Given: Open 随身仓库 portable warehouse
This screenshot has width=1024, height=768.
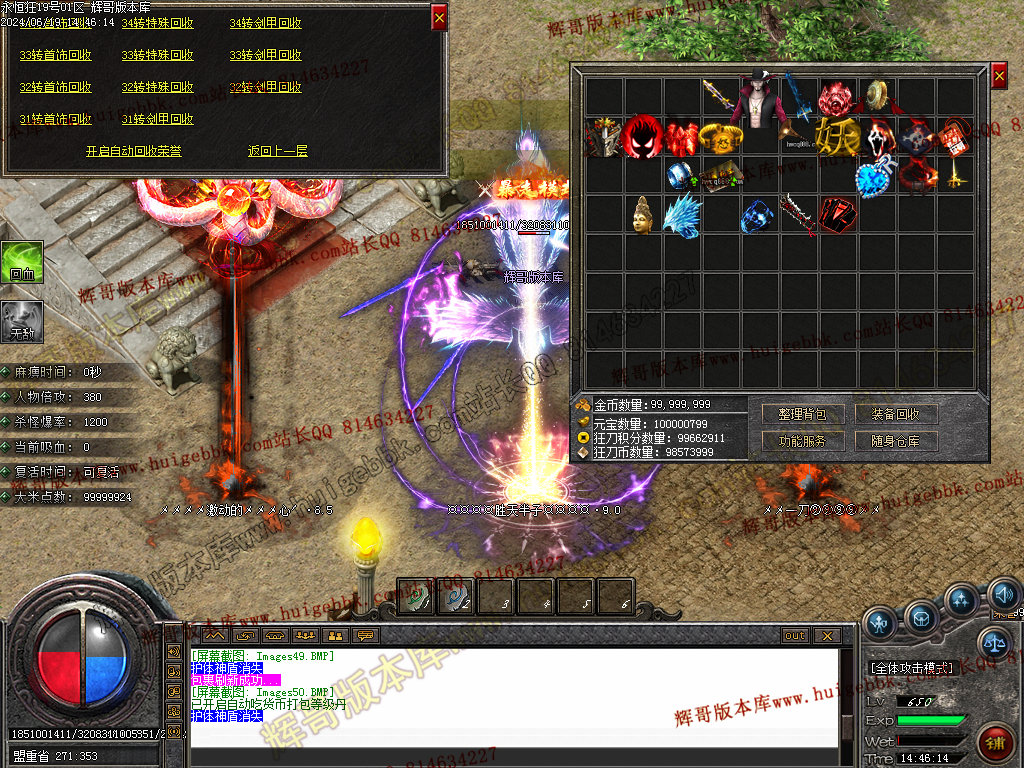Looking at the screenshot, I should click(895, 441).
